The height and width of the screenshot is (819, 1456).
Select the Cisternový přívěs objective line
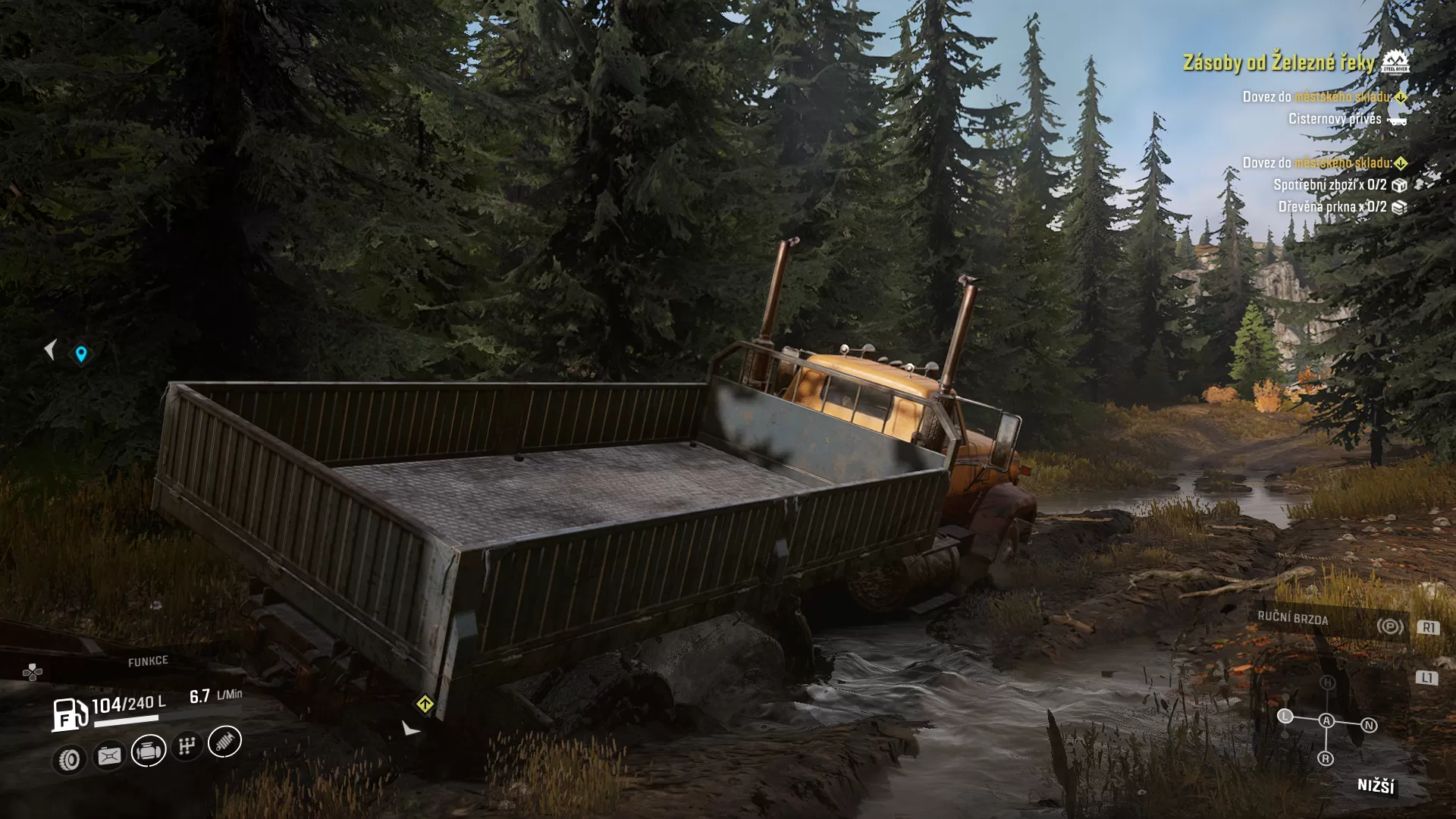(x=1335, y=119)
